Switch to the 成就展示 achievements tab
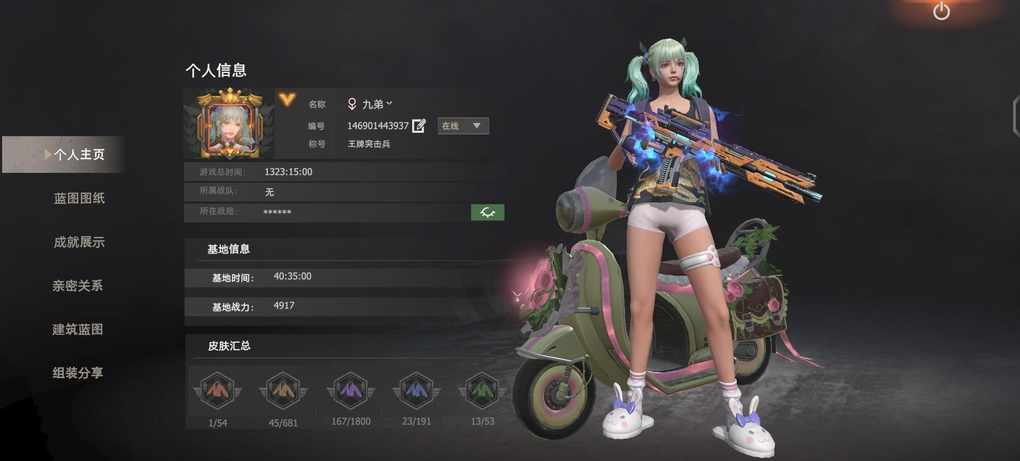 point(79,242)
